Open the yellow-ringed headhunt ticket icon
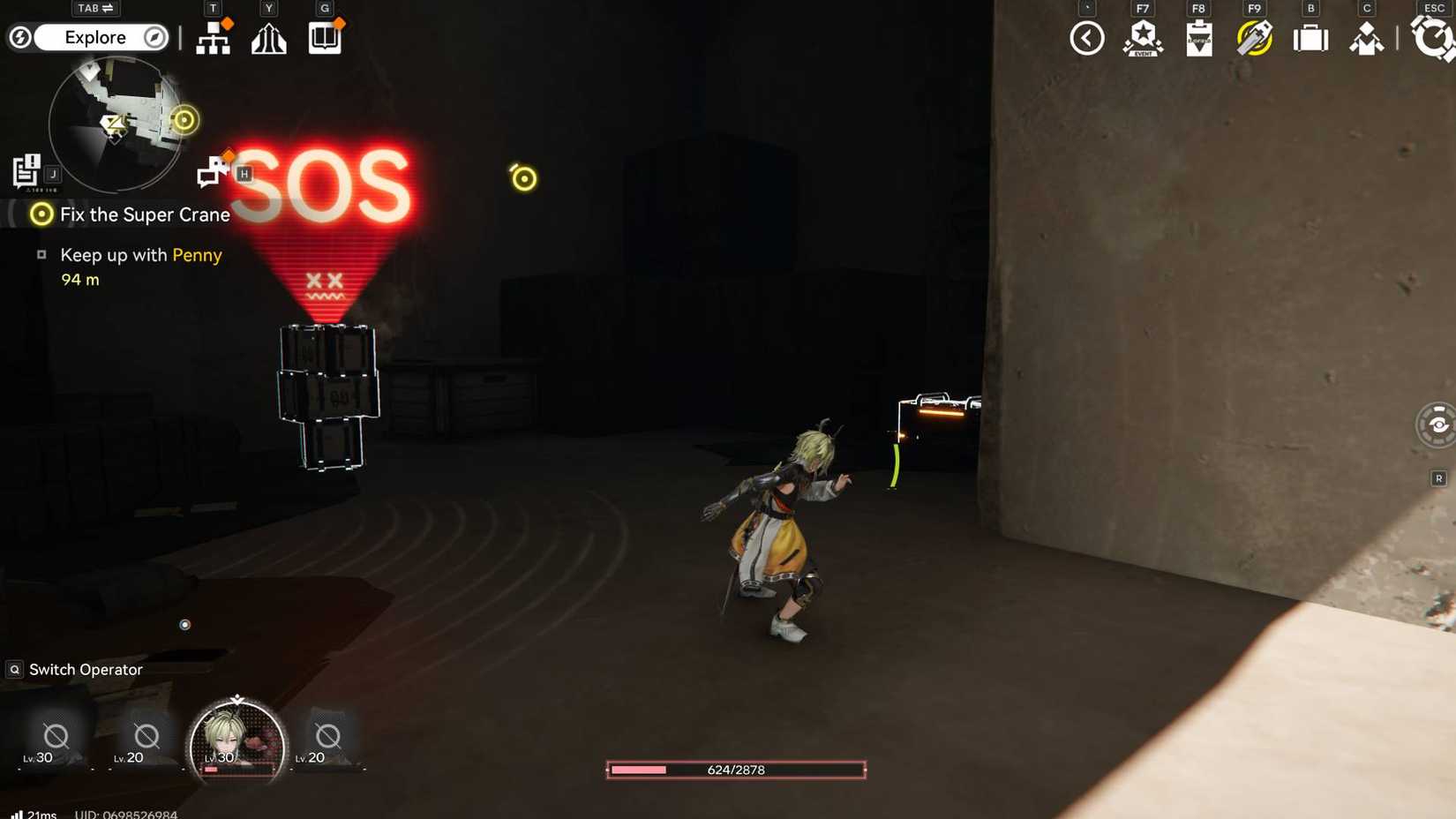The image size is (1456, 819). coord(1254,39)
